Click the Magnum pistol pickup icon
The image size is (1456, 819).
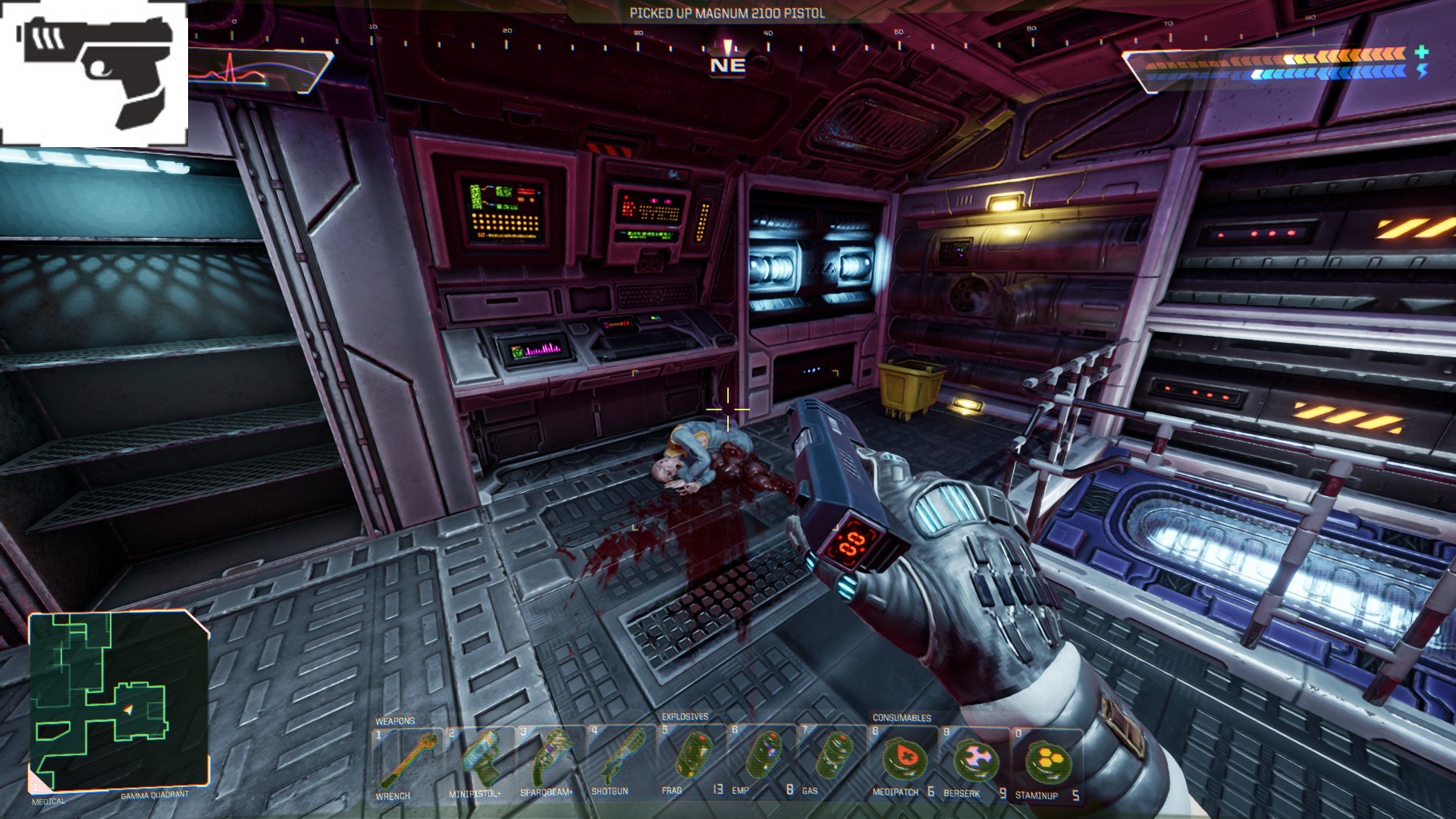click(94, 74)
